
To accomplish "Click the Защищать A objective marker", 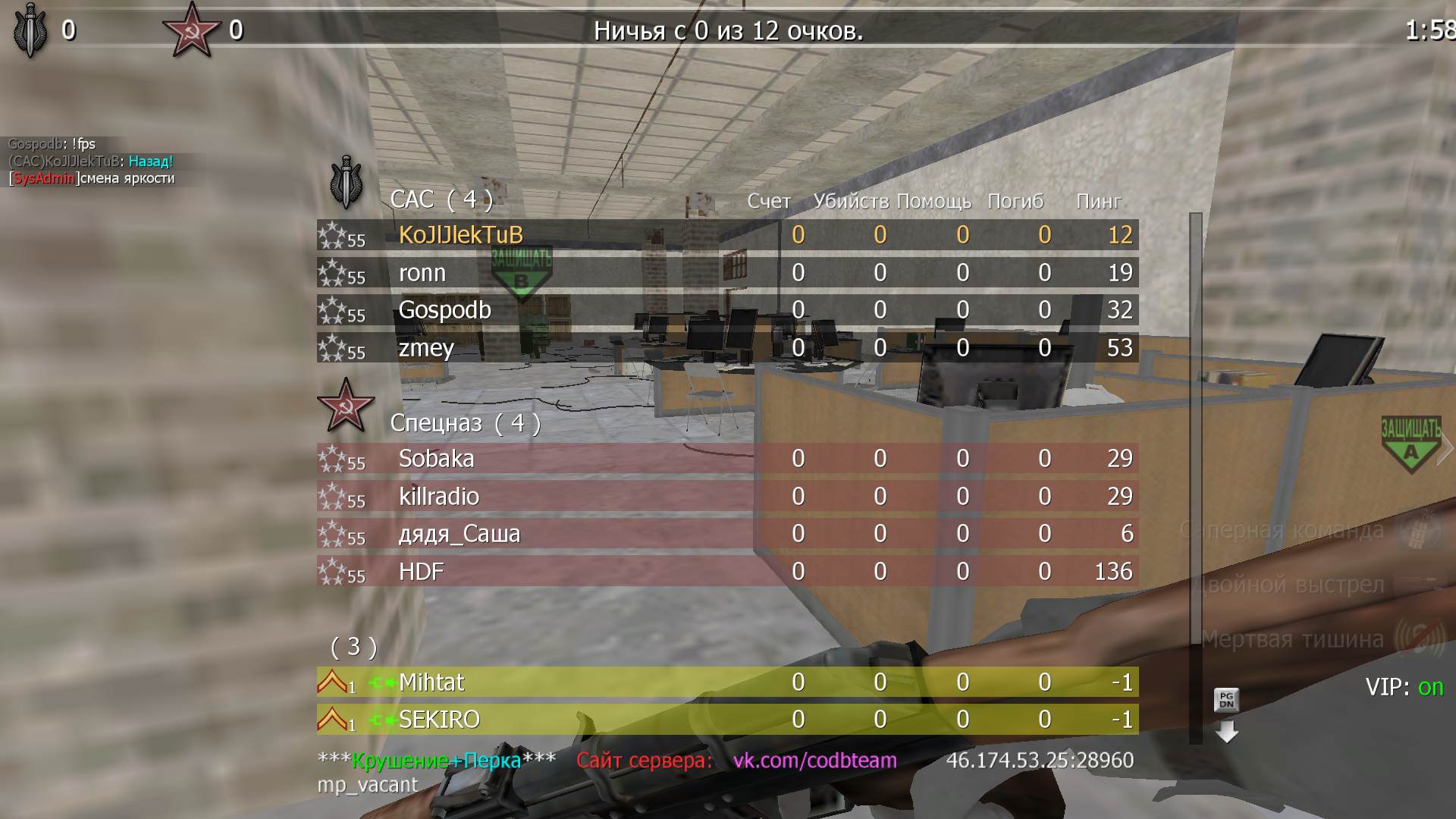I will 1410,445.
